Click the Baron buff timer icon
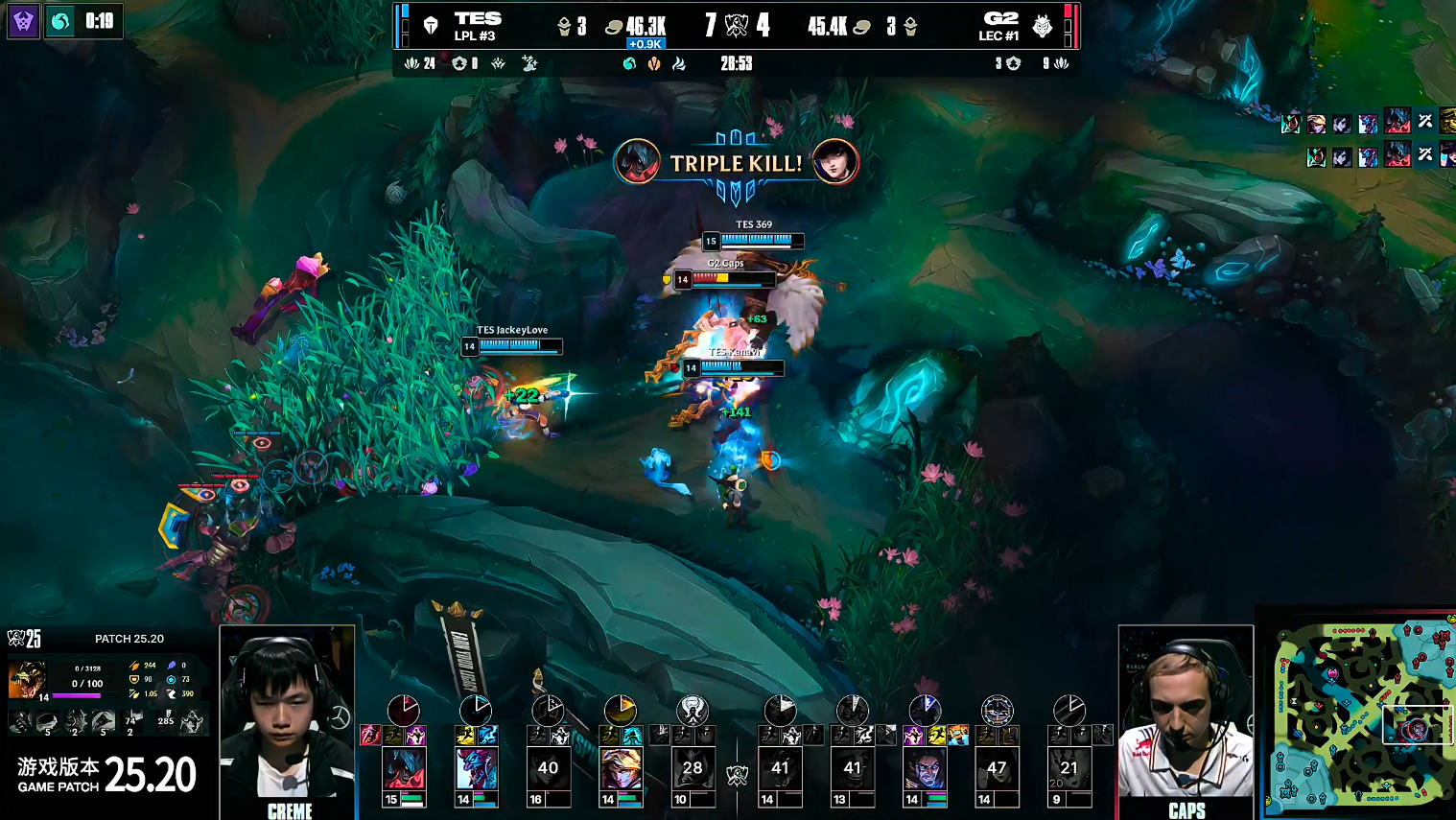 [x=23, y=21]
